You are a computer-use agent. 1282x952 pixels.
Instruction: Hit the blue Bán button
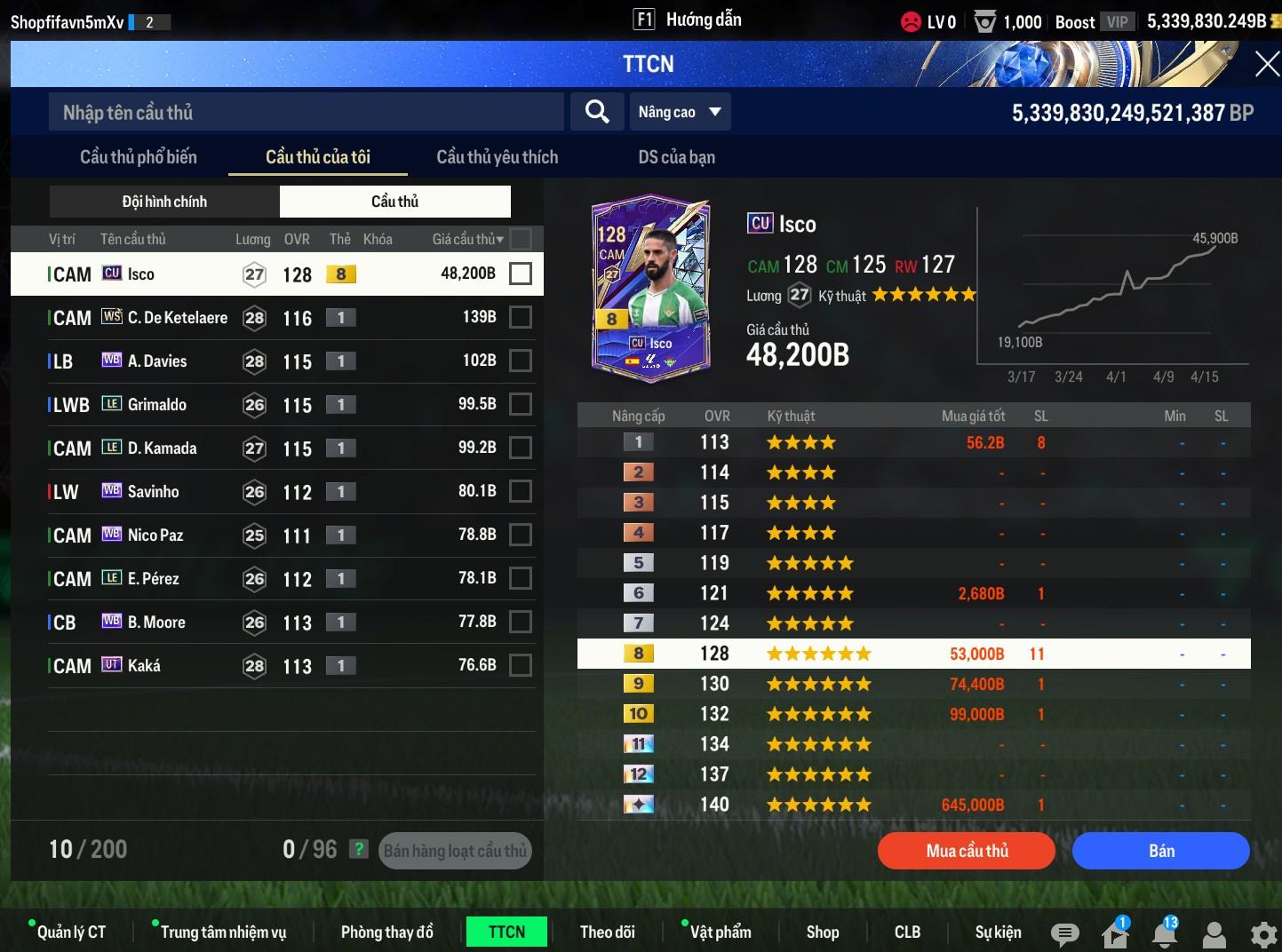click(1160, 851)
